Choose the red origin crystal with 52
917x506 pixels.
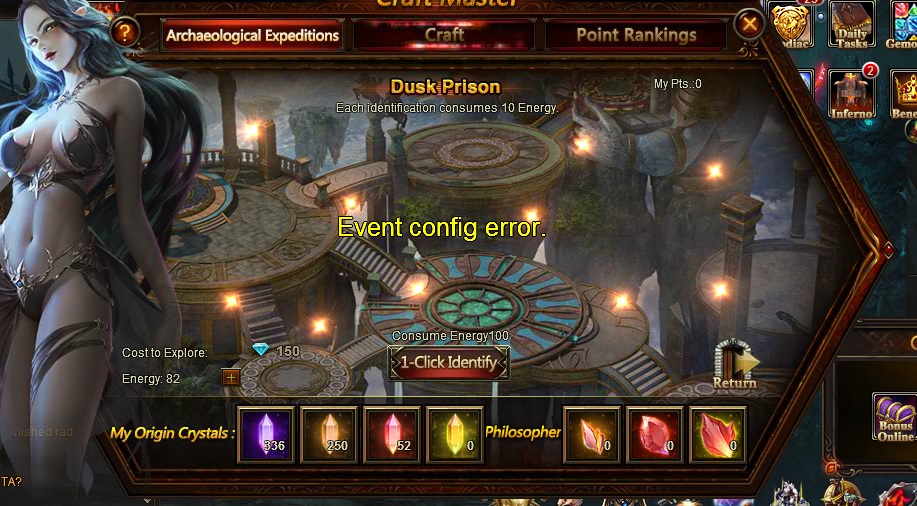[x=392, y=435]
